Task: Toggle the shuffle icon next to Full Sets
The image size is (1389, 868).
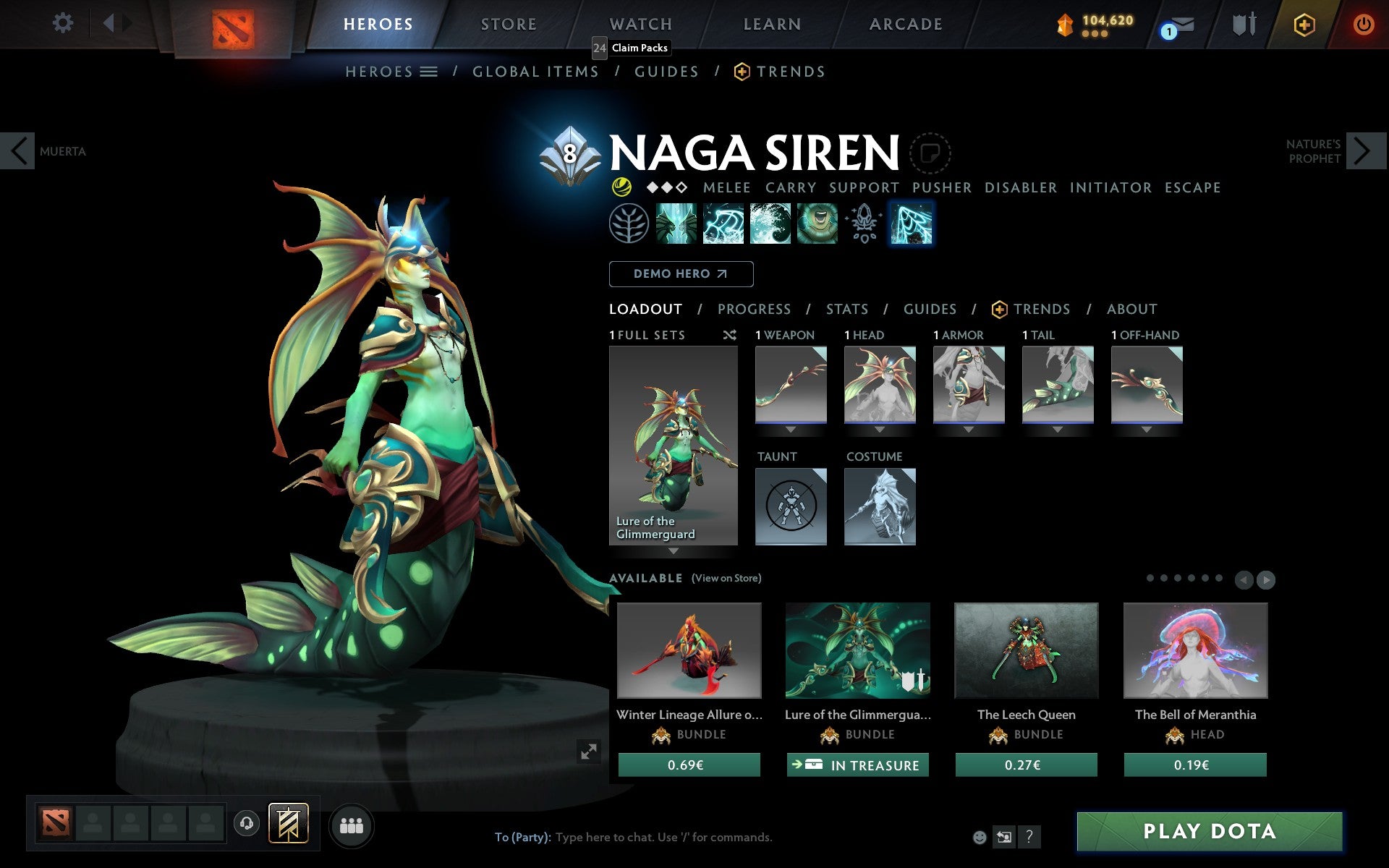Action: [x=729, y=335]
